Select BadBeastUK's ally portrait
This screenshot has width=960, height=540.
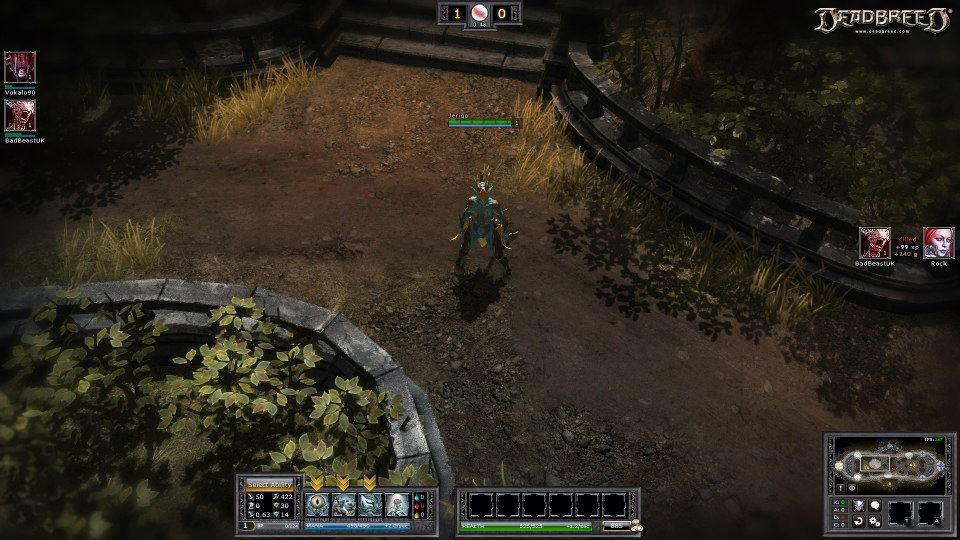click(x=19, y=115)
